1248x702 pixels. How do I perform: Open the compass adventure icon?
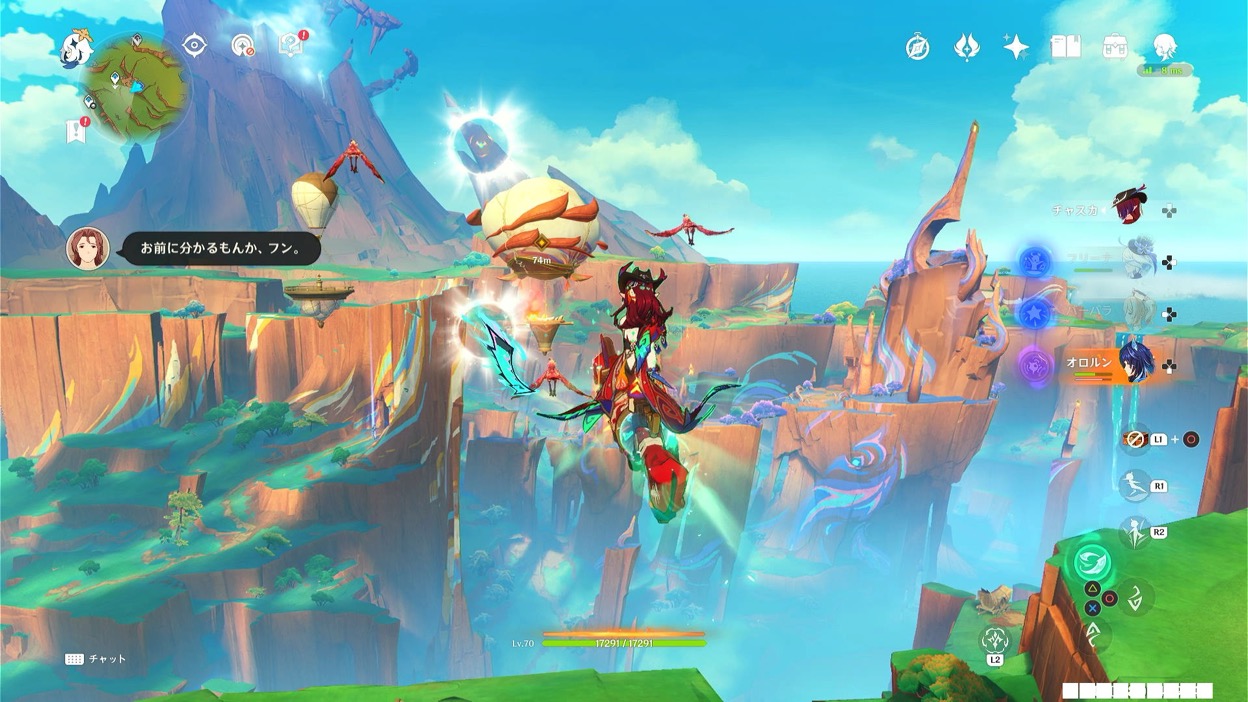pos(917,47)
